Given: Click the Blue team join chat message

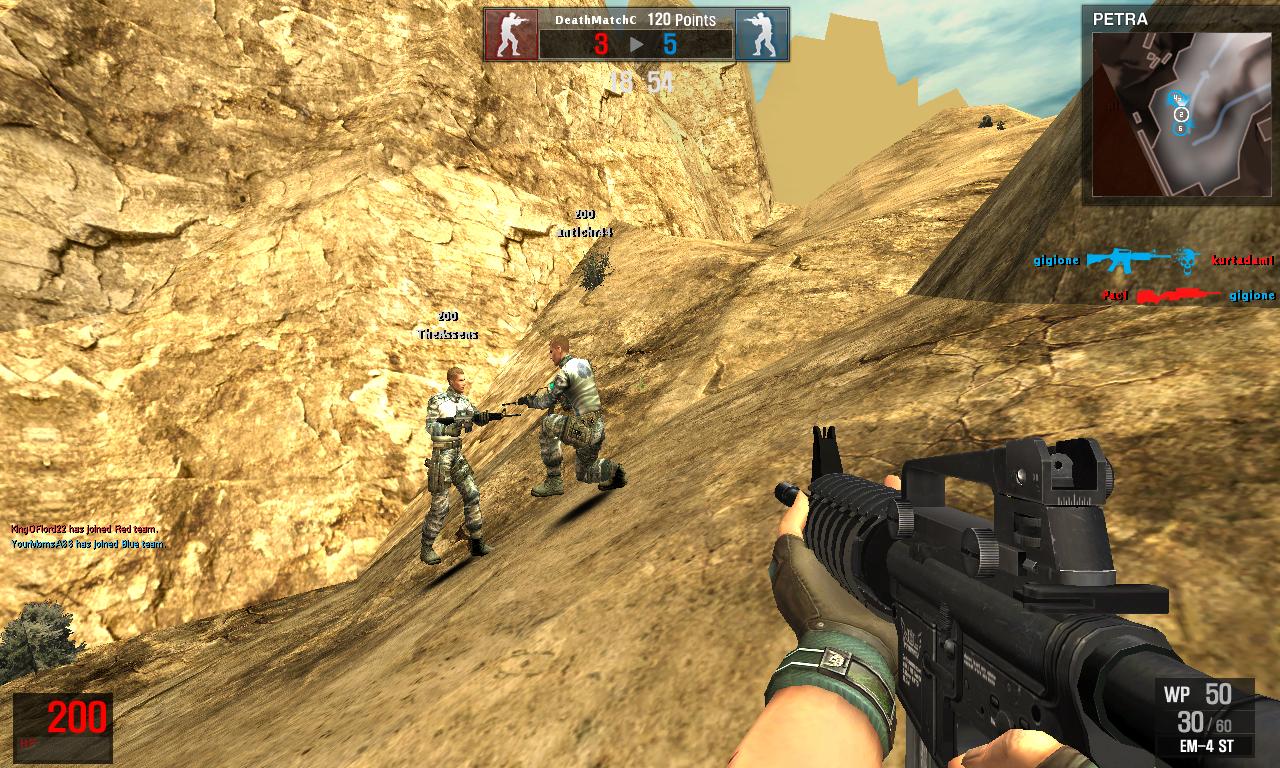Looking at the screenshot, I should click(x=88, y=544).
